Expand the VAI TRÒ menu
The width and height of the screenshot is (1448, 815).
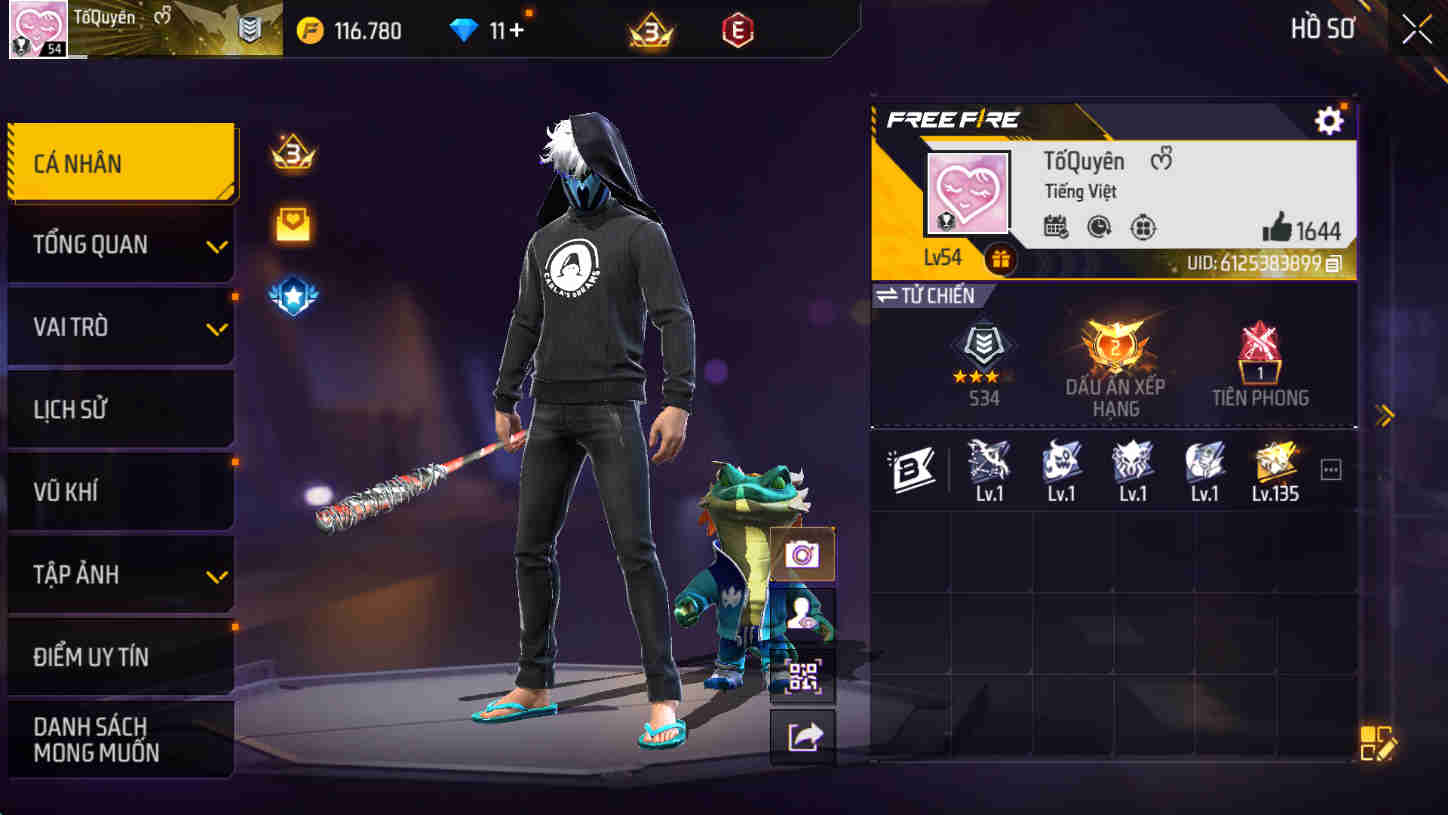[x=120, y=326]
